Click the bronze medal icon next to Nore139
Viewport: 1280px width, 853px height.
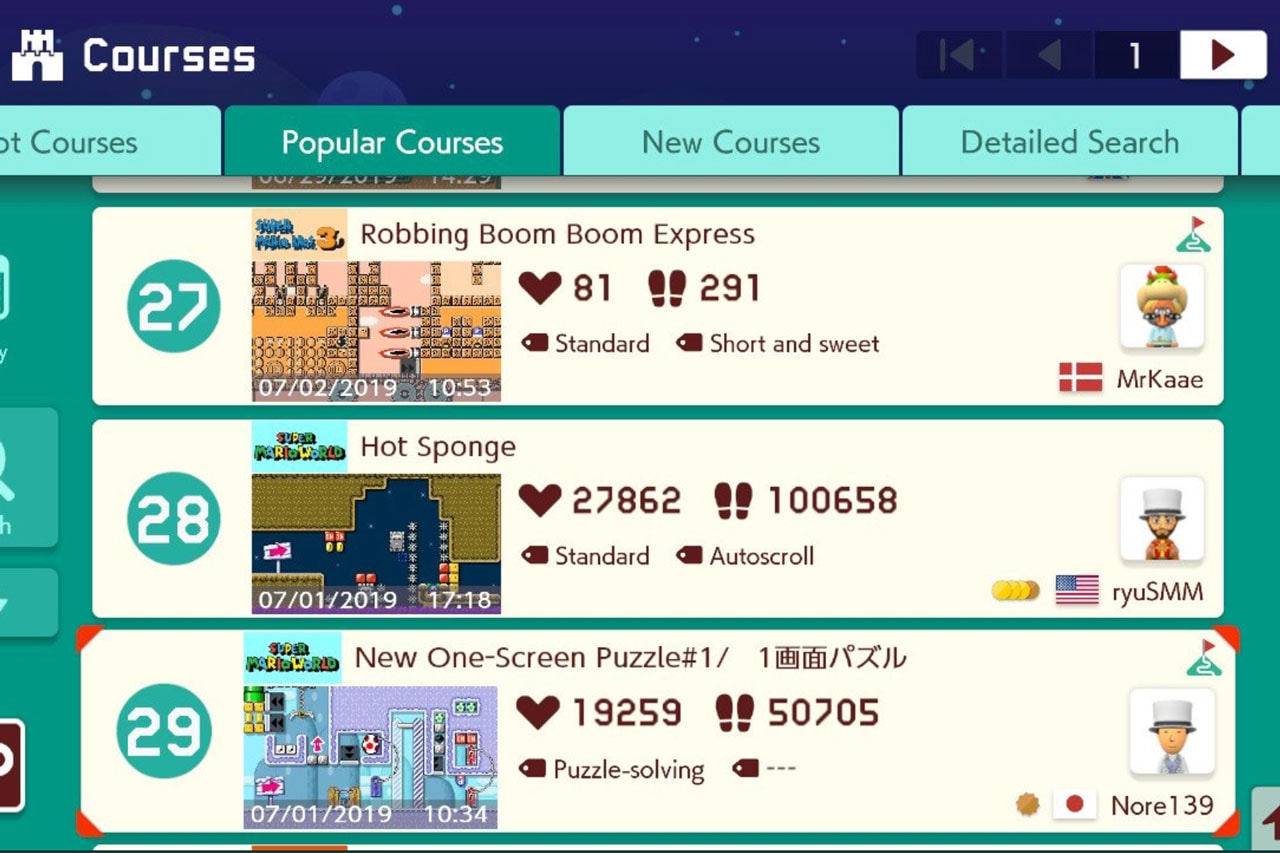click(1026, 803)
